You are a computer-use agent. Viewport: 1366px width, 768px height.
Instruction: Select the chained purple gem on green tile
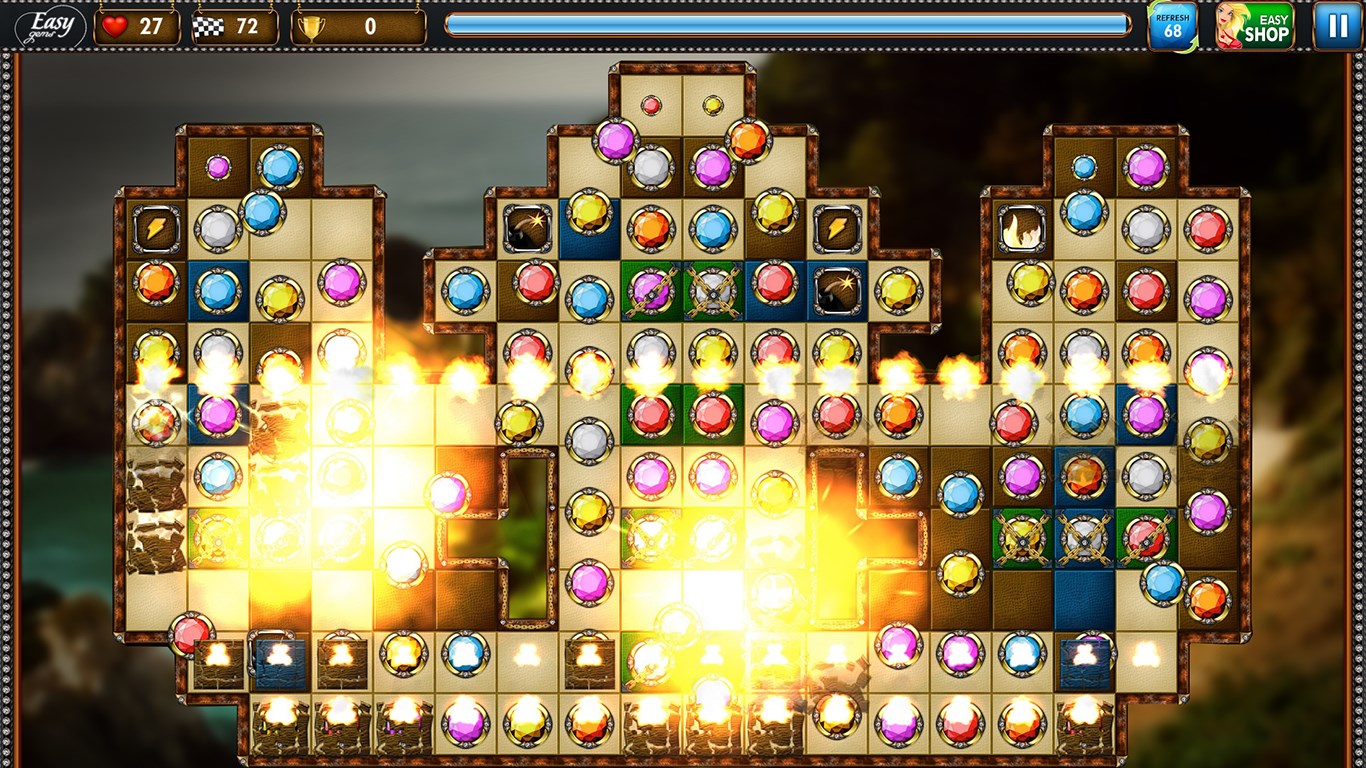[651, 289]
